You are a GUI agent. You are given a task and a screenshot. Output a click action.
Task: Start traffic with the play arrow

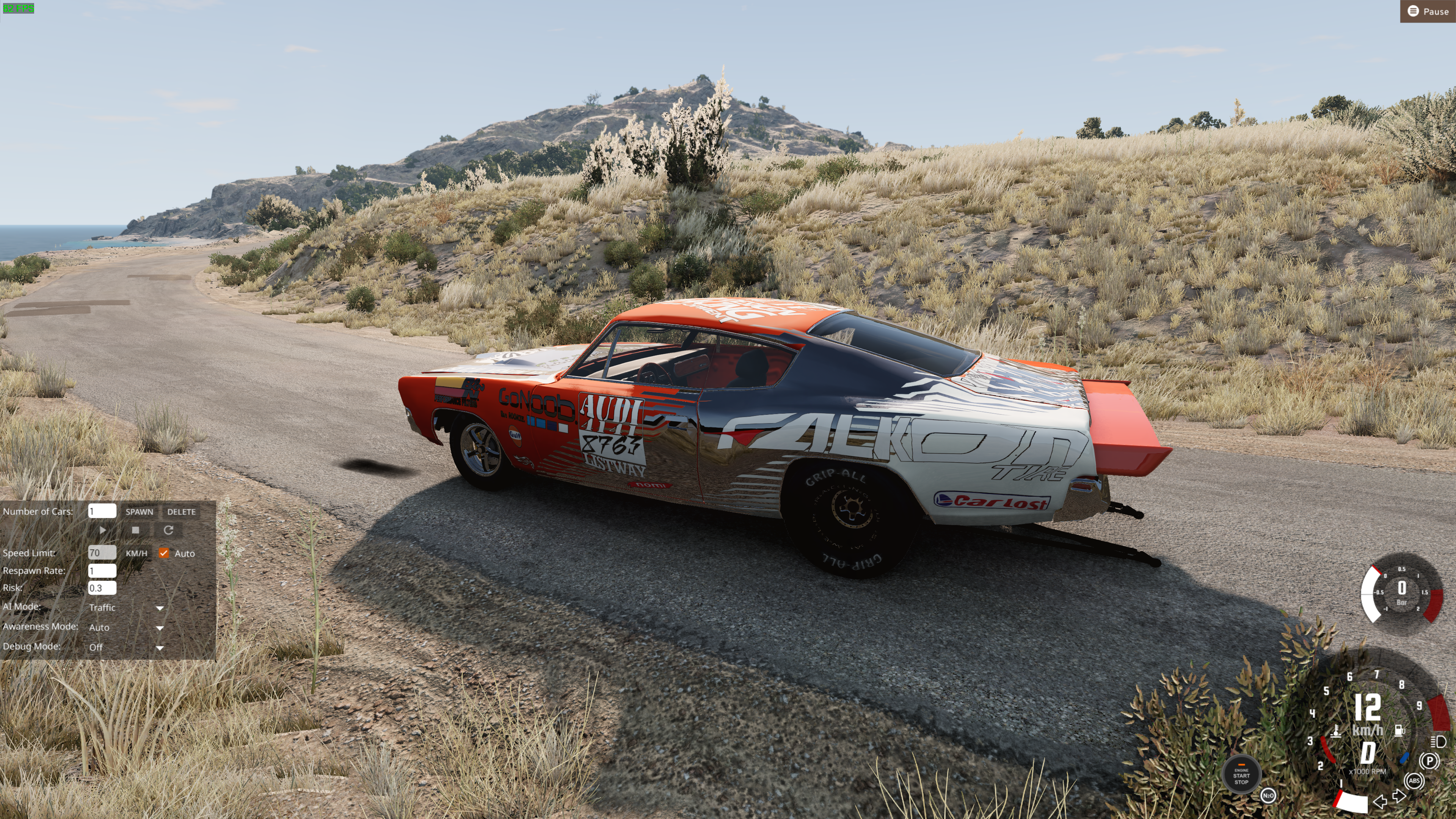point(102,530)
